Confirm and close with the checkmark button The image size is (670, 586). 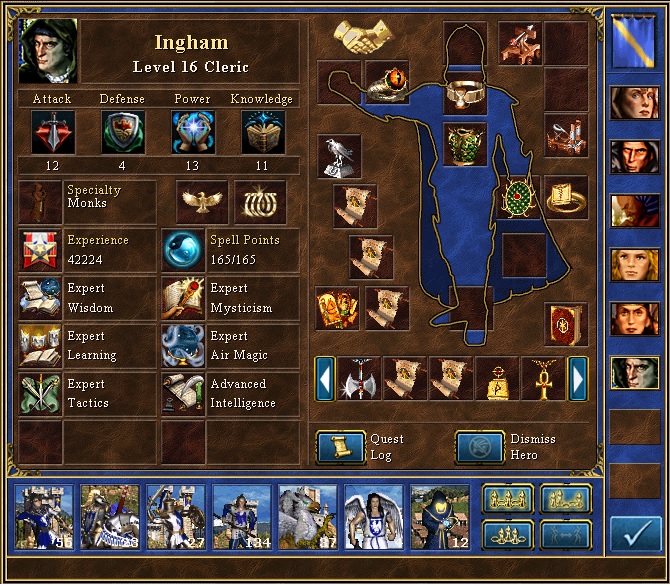tap(635, 536)
